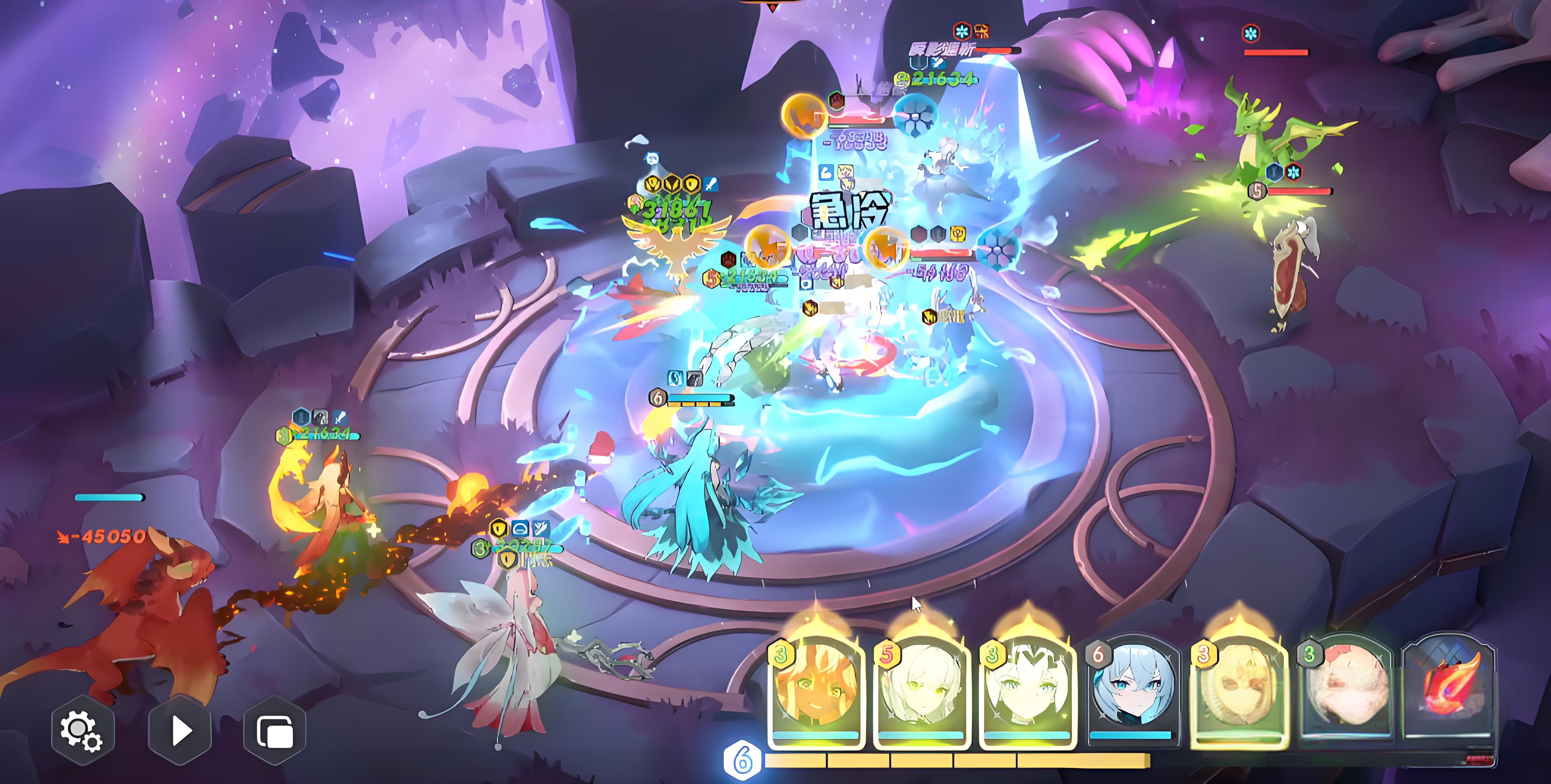The width and height of the screenshot is (1551, 784).
Task: Open settings with the gear button
Action: click(x=82, y=731)
